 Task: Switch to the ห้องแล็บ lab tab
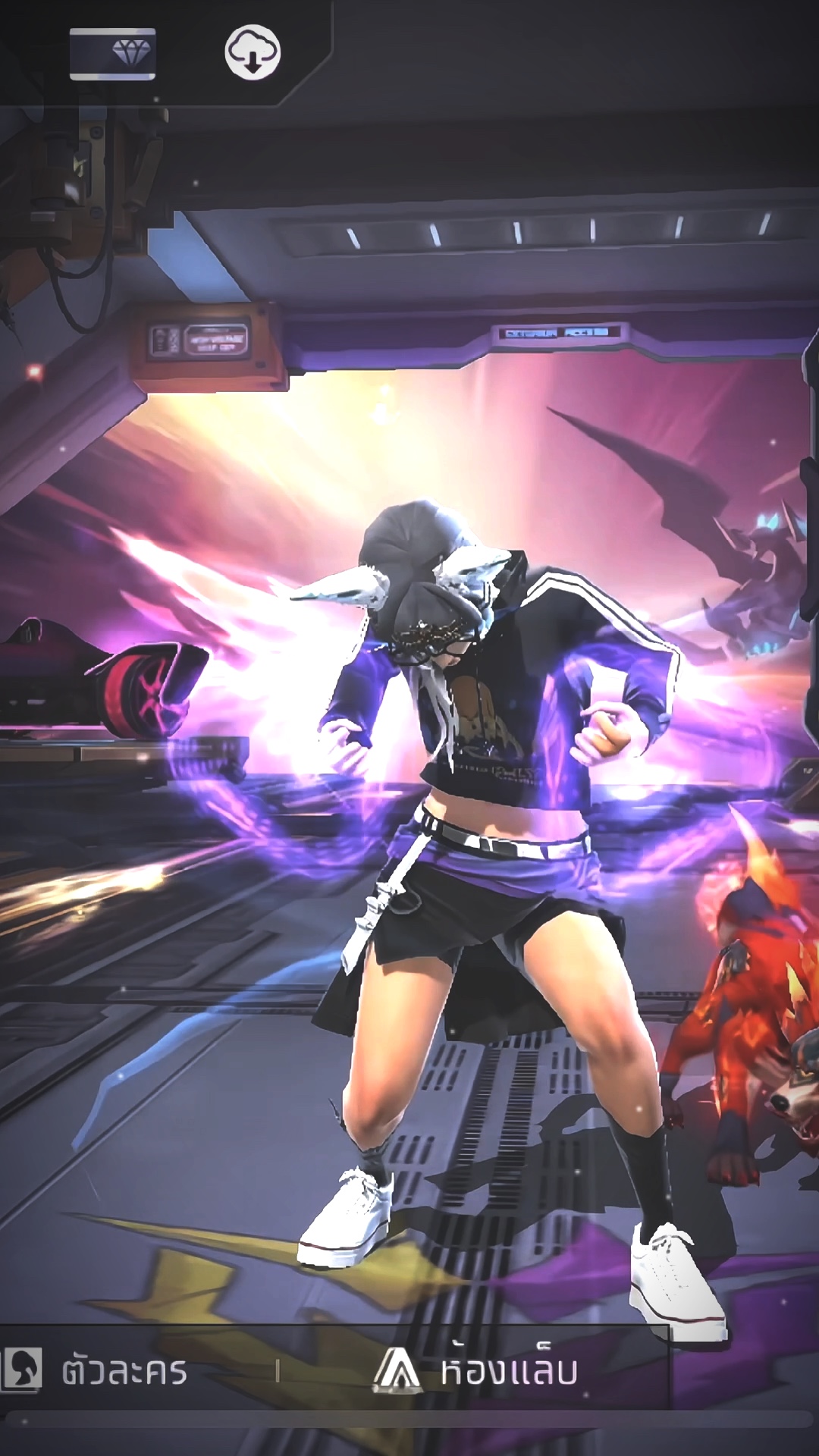pos(478,1371)
